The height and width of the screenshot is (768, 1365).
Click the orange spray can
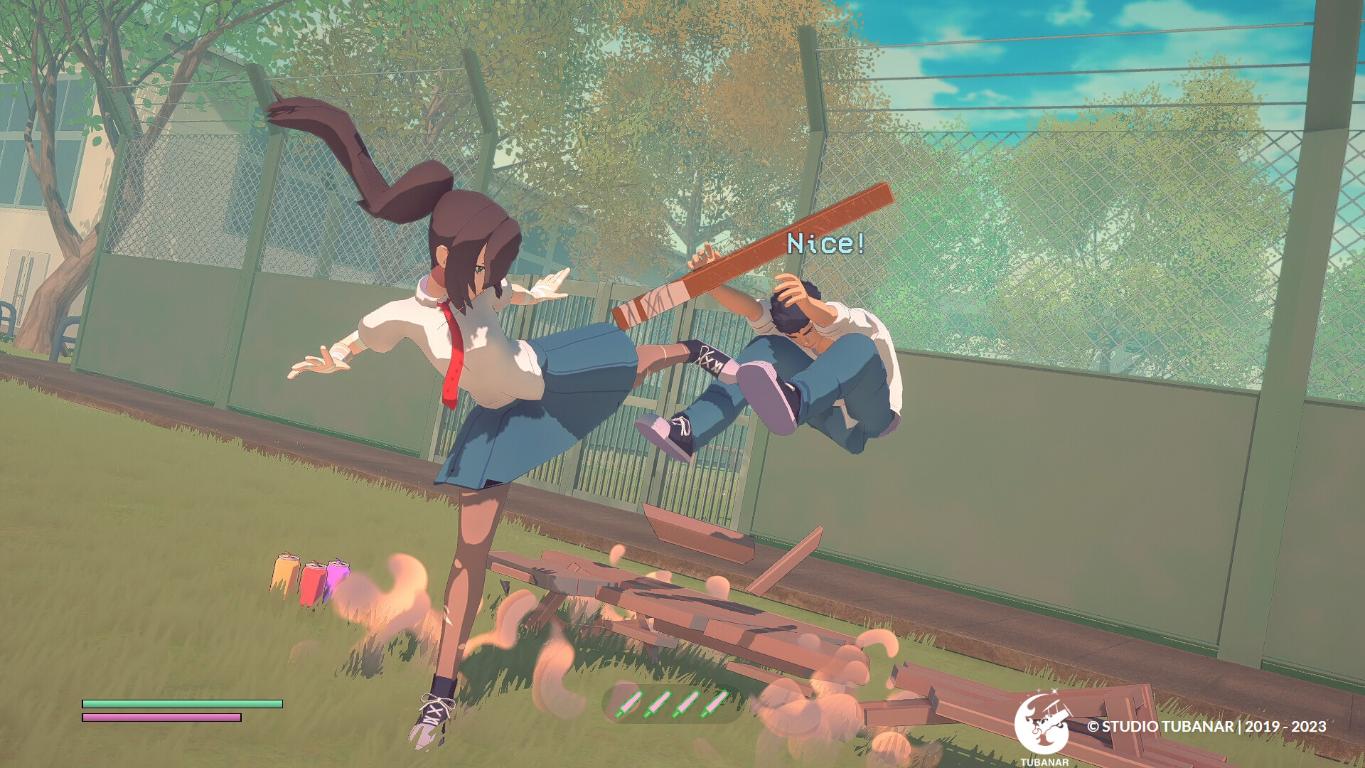coord(287,575)
